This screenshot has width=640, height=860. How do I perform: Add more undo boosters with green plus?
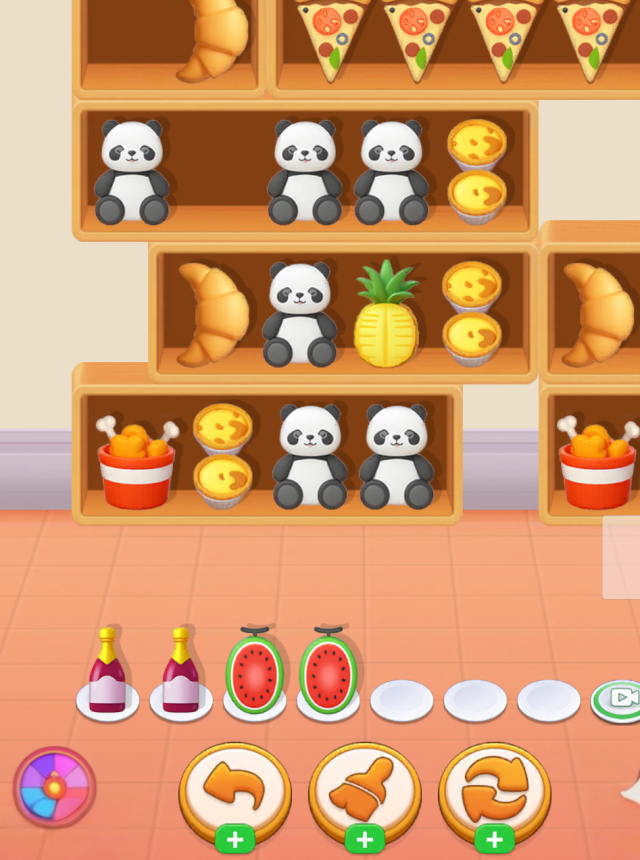[x=235, y=840]
